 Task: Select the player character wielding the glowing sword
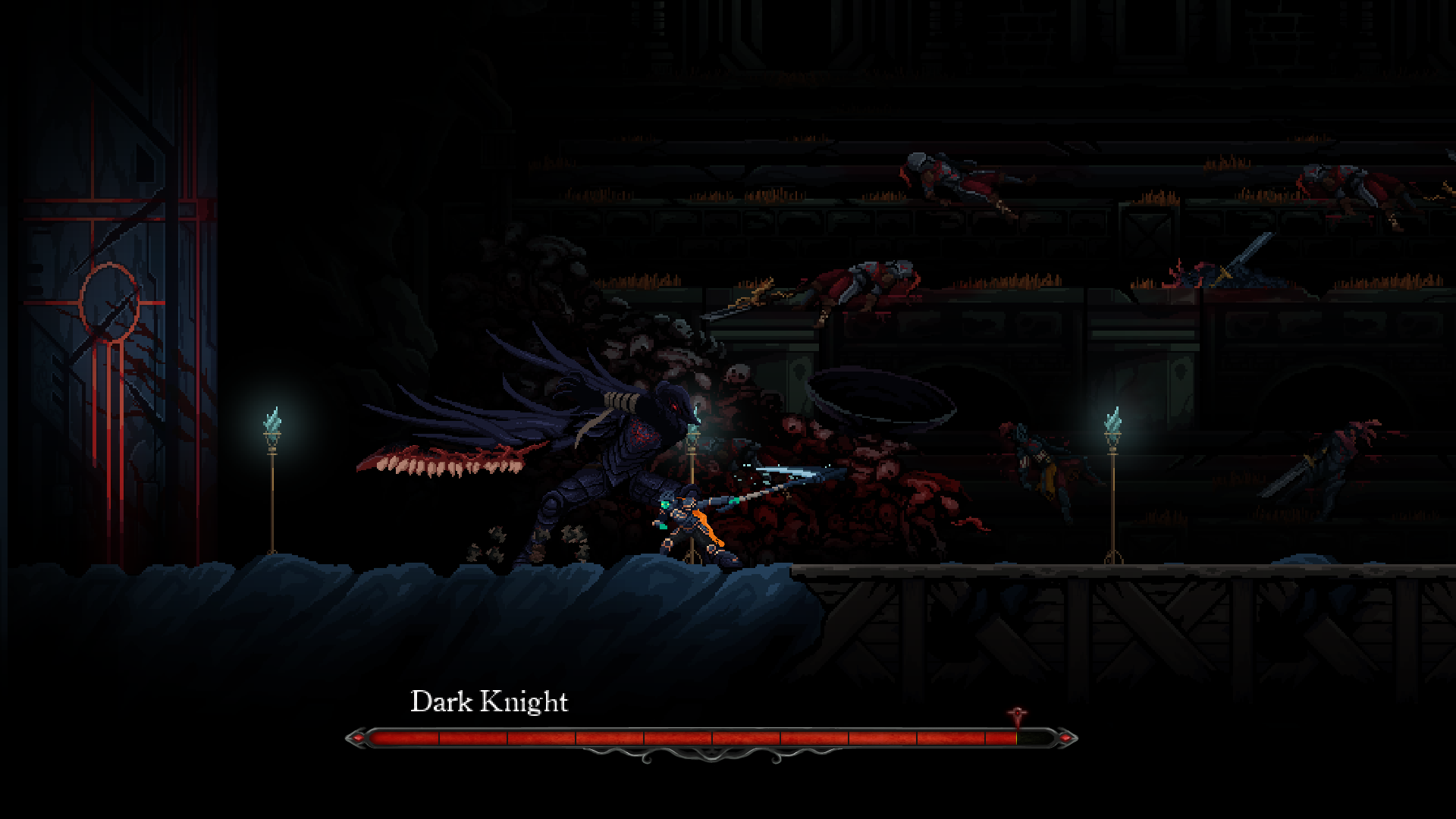pyautogui.click(x=682, y=523)
